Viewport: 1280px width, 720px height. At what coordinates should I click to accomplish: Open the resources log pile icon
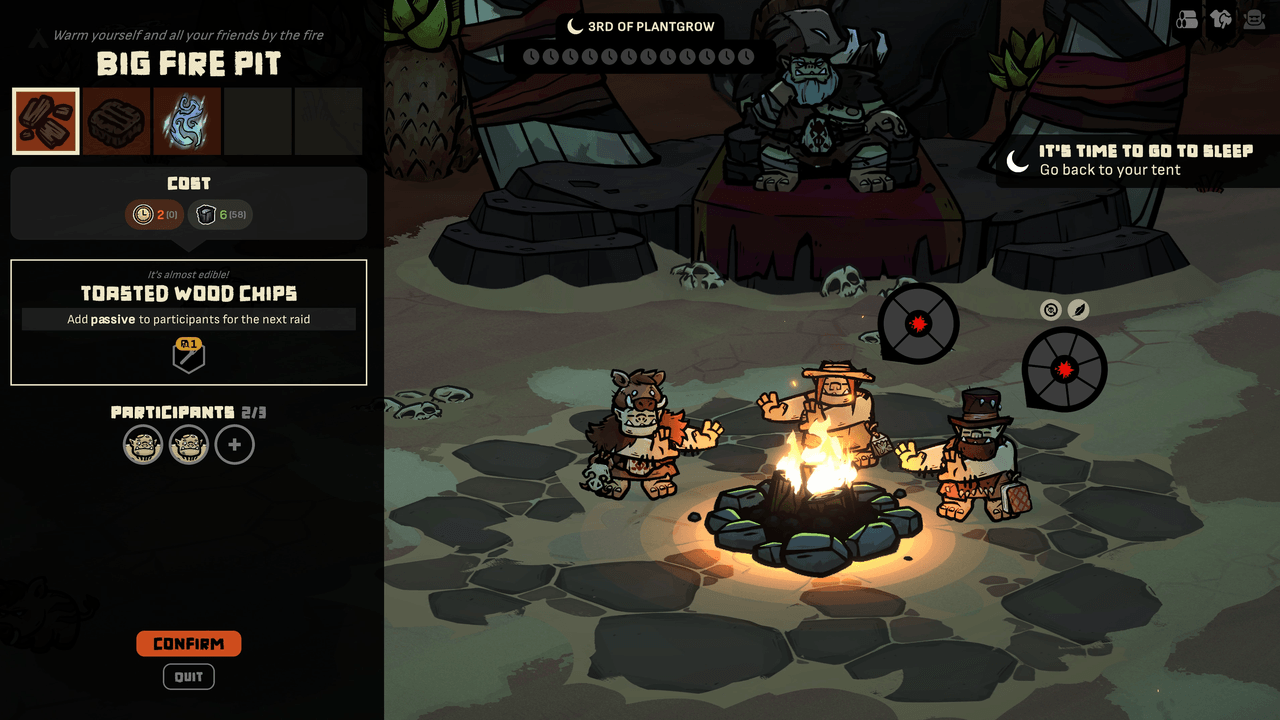(x=1187, y=19)
